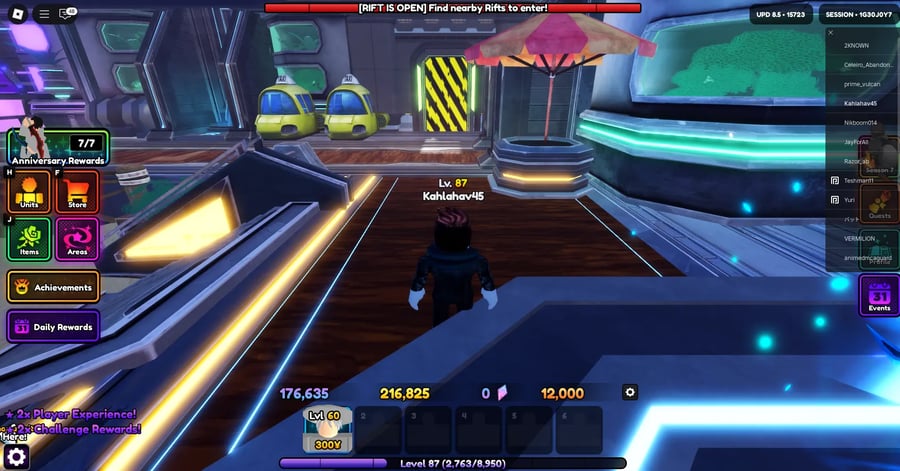Open the Anniversary Rewards panel
The height and width of the screenshot is (471, 900).
click(x=58, y=149)
